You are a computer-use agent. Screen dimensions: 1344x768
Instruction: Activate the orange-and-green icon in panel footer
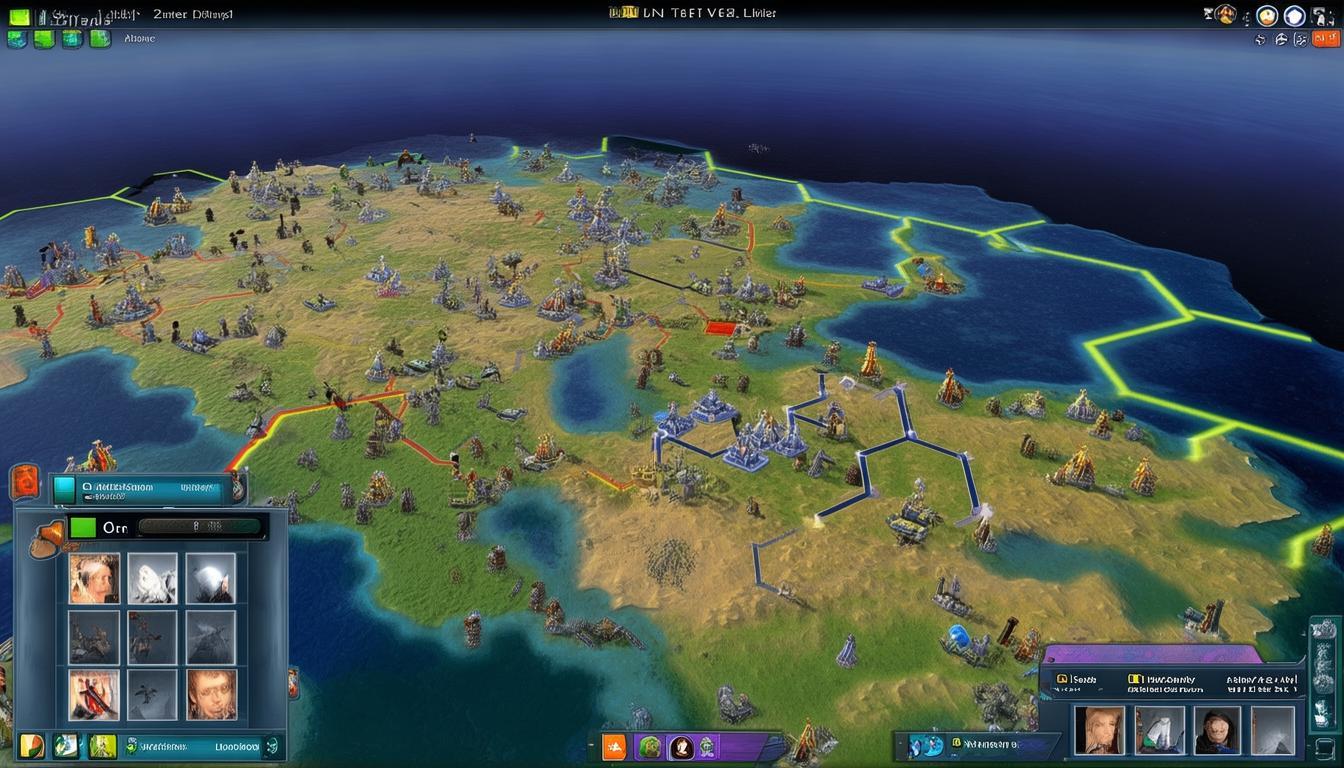point(32,746)
